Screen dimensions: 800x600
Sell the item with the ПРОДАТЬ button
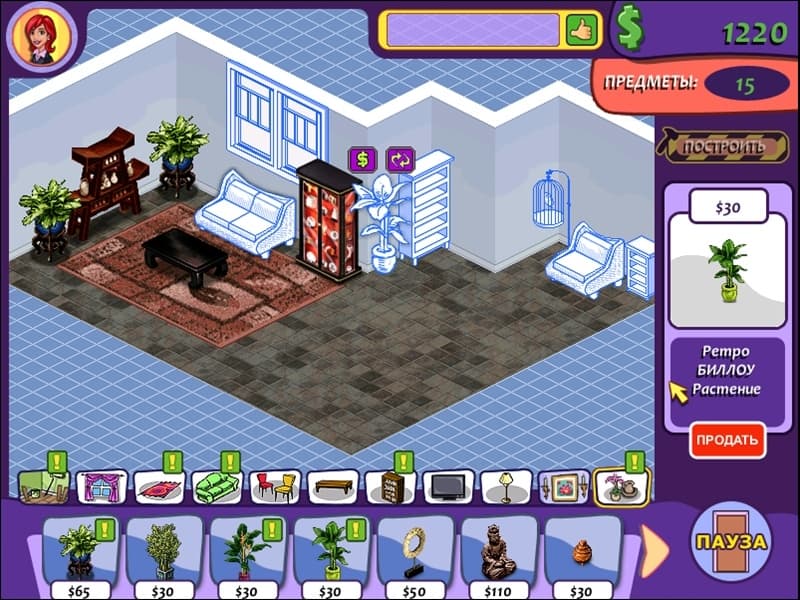point(726,439)
